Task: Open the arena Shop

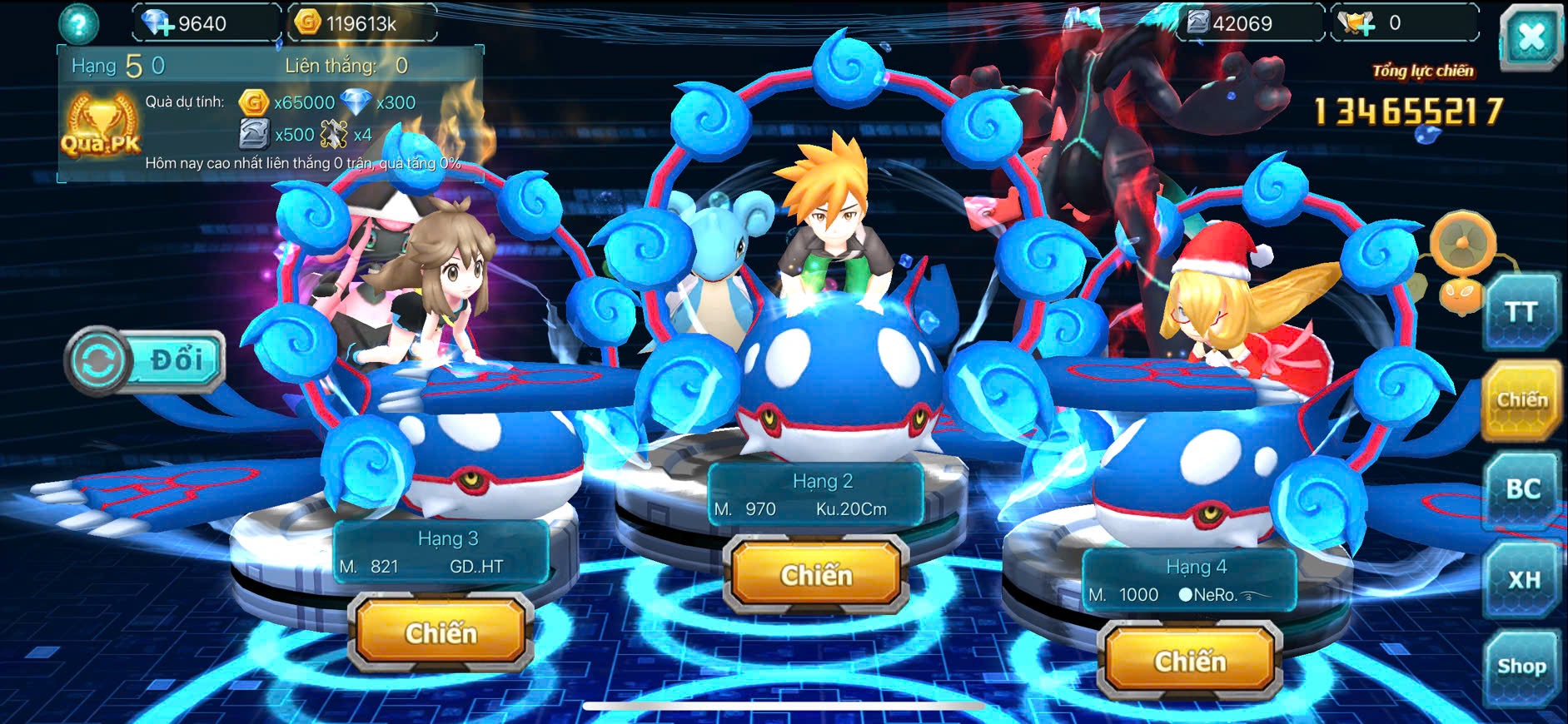Action: point(1521,667)
